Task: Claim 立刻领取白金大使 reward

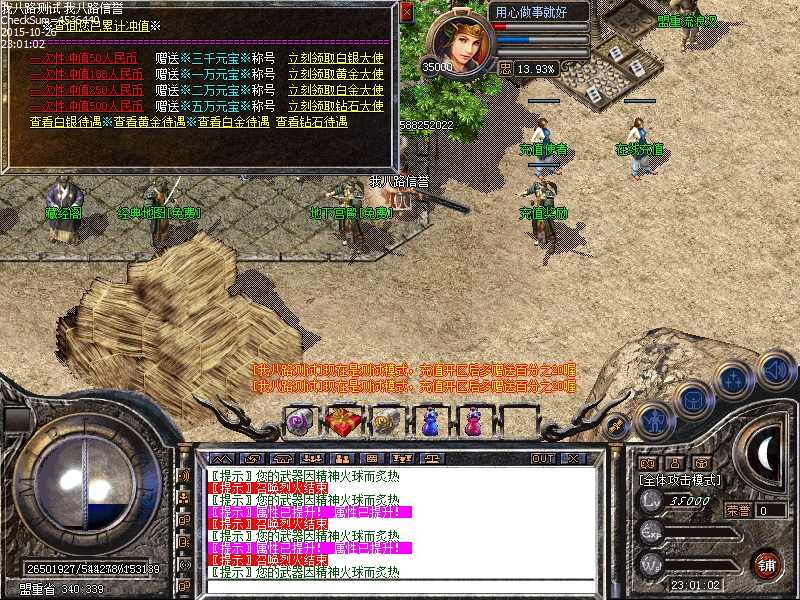Action: pos(335,90)
